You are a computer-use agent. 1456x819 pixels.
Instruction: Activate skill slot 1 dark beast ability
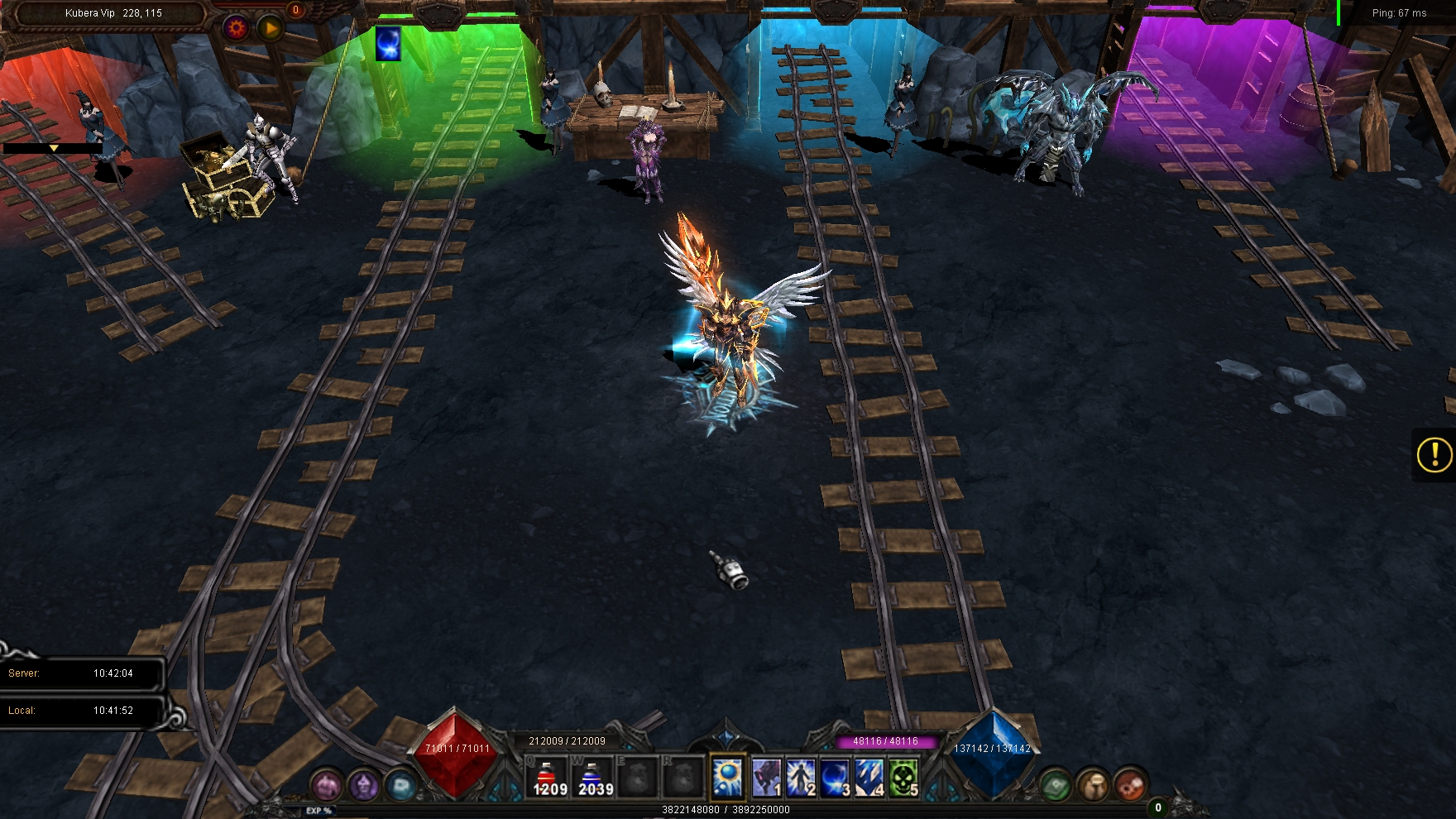click(766, 778)
